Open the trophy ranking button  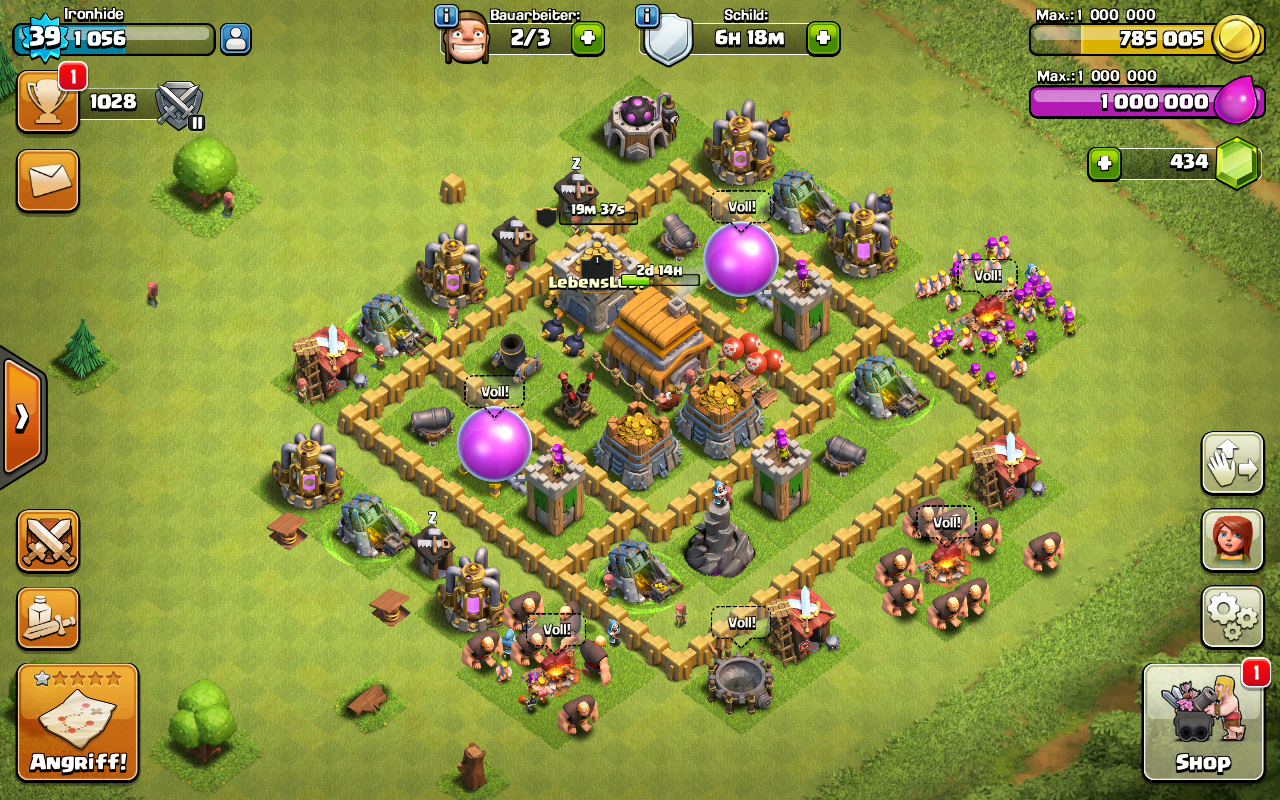point(48,101)
